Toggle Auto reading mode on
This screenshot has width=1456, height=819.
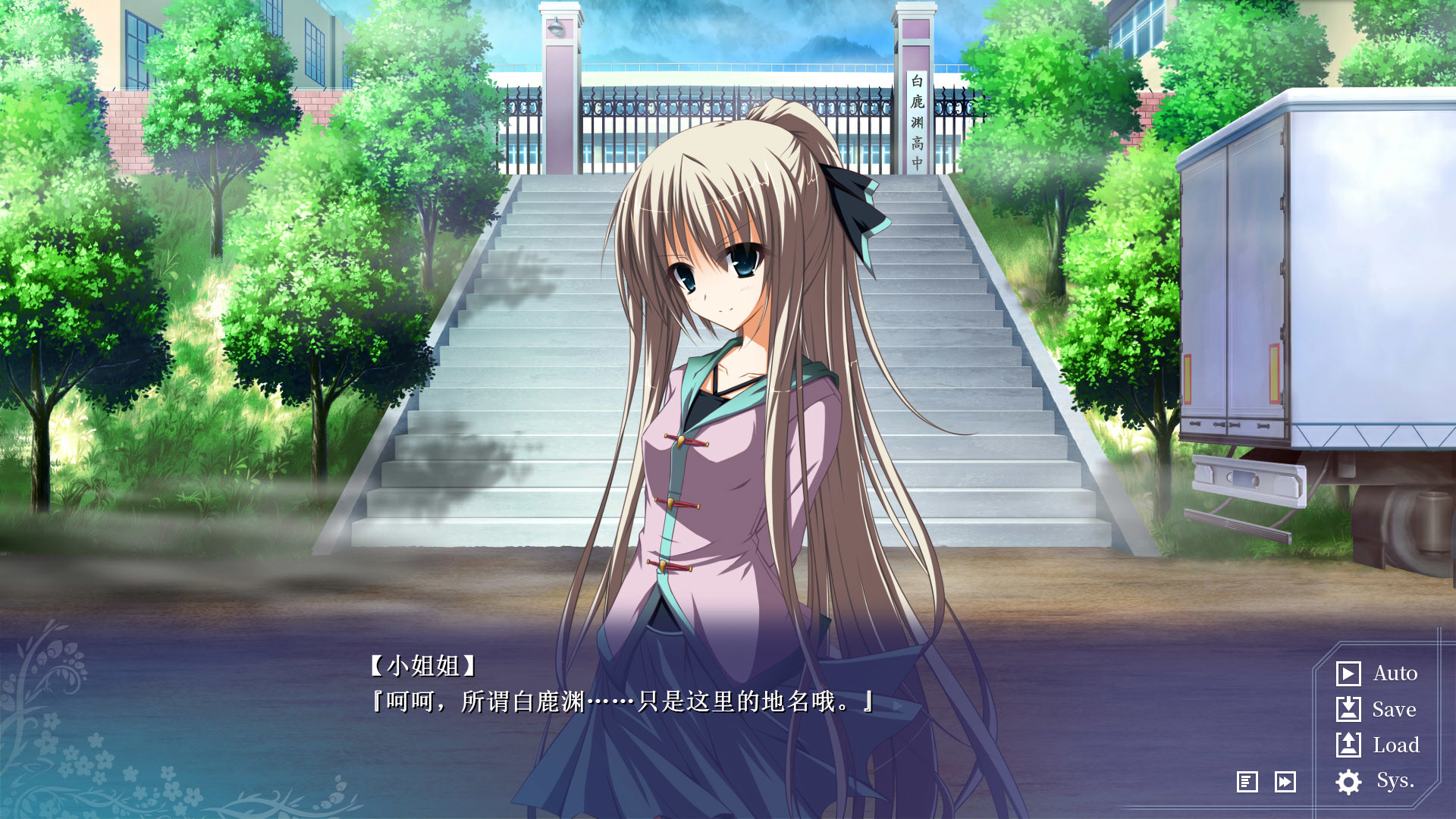[x=1394, y=673]
